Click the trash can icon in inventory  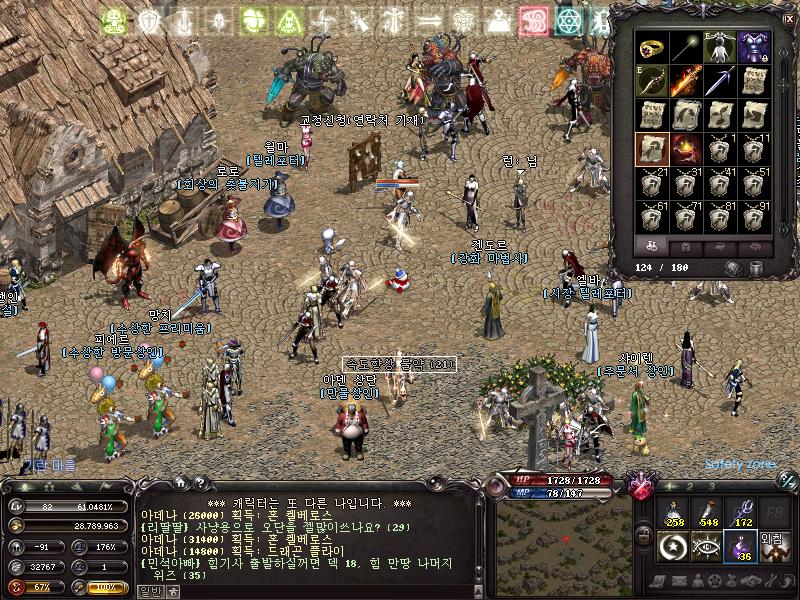[x=757, y=268]
